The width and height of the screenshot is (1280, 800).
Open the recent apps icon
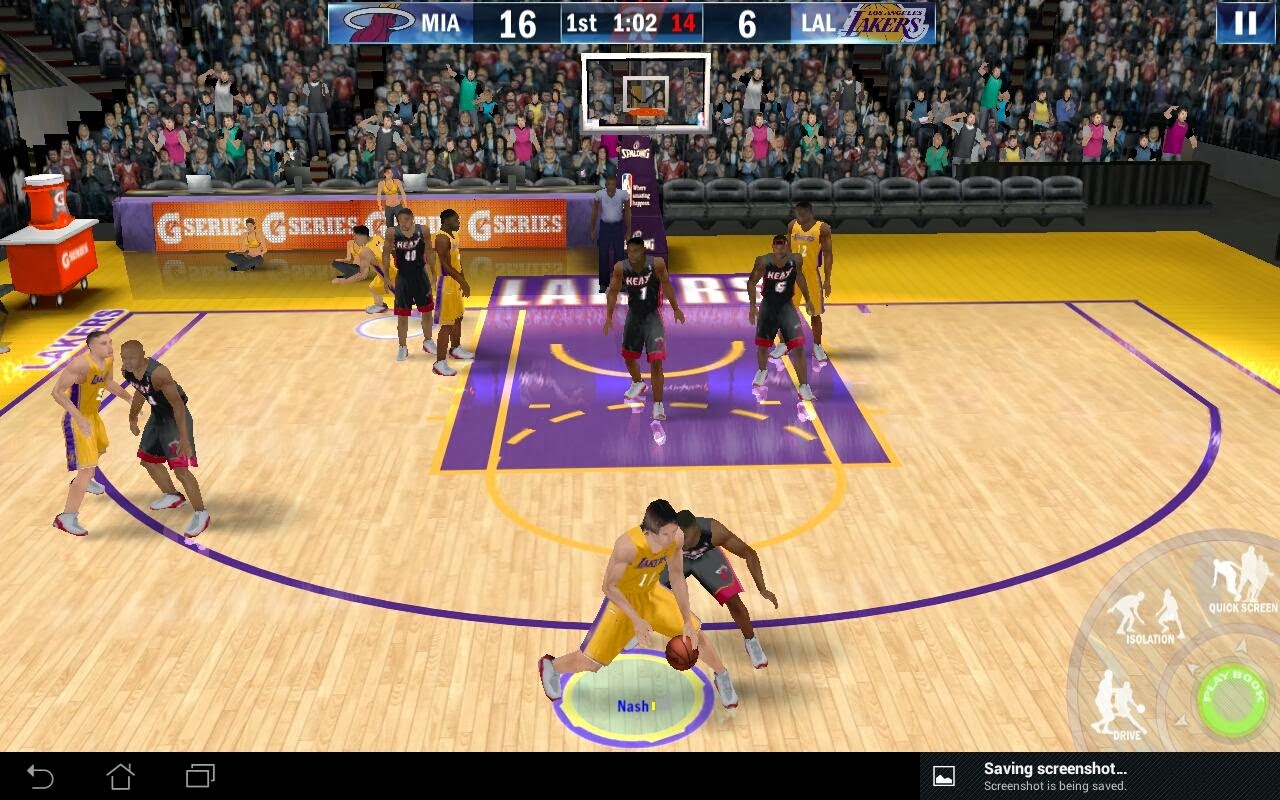pyautogui.click(x=200, y=775)
